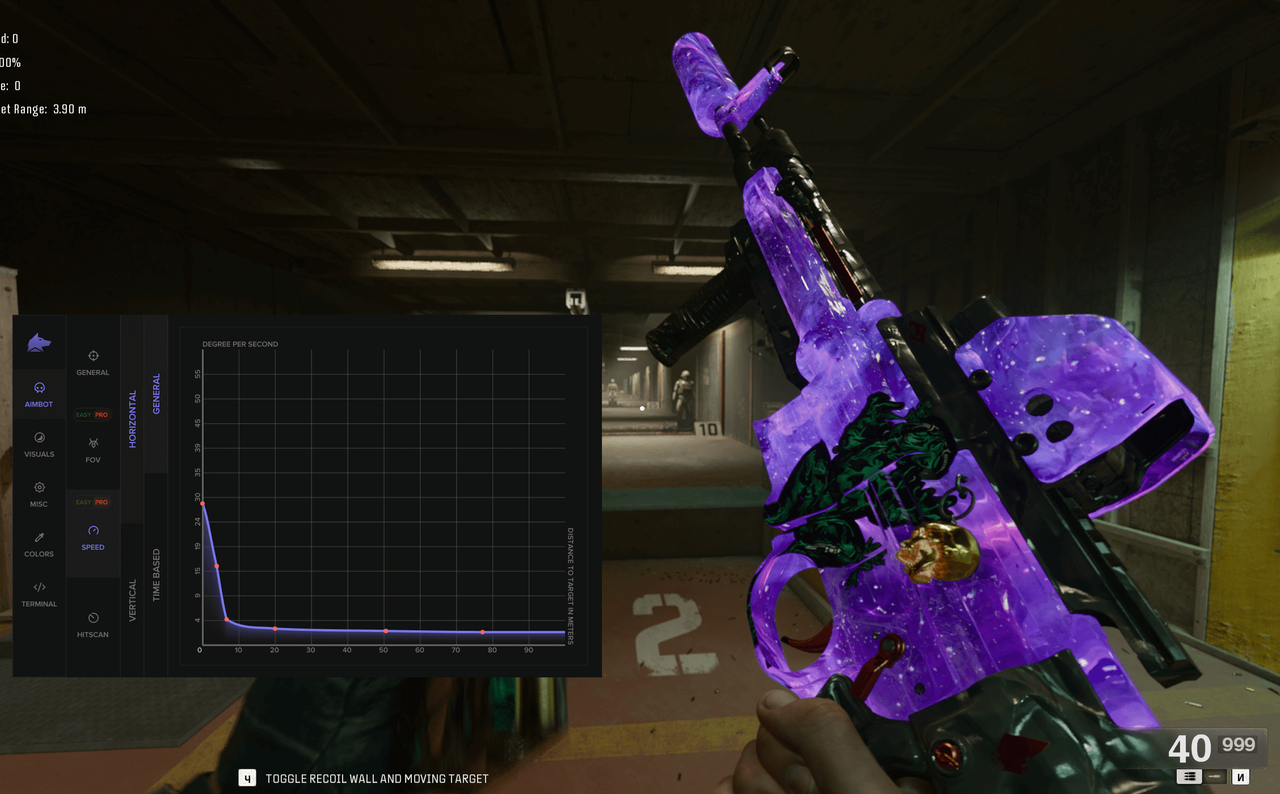Screen dimensions: 1280x794
Task: Click the fire-mode selector next to the ammo counter
Action: click(1189, 776)
